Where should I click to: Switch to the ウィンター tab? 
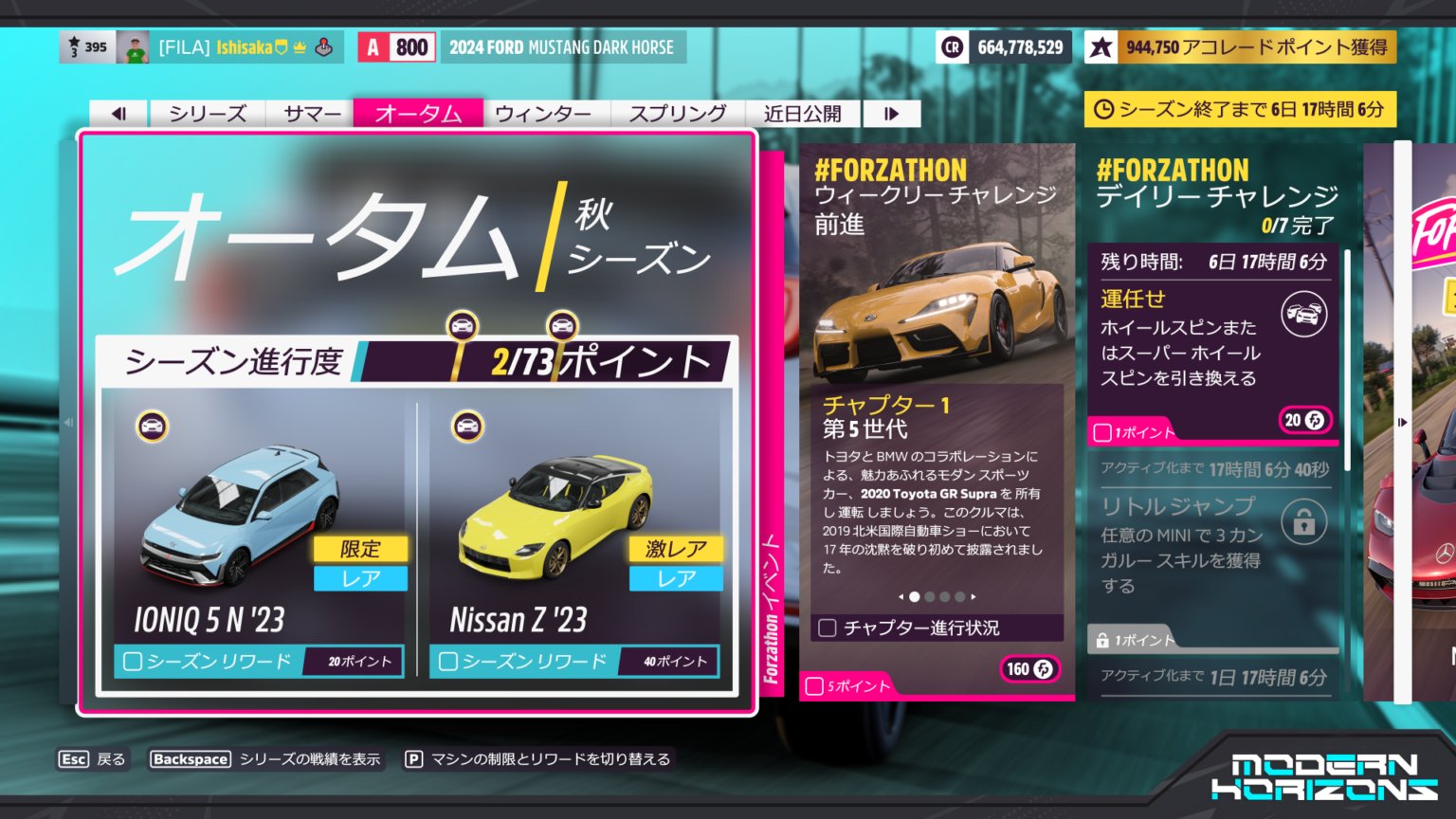(x=545, y=113)
